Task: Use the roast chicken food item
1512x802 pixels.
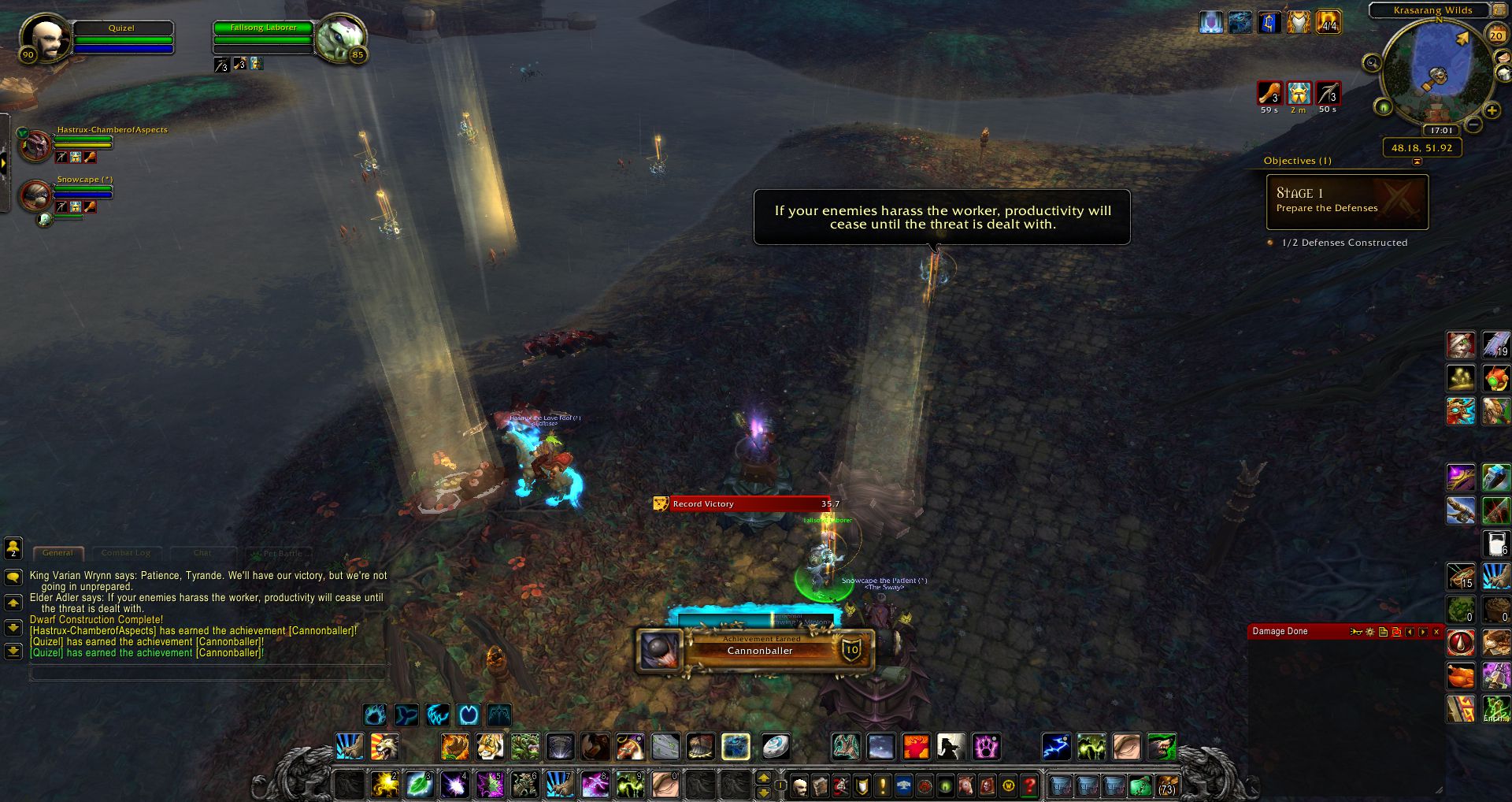Action: (1461, 676)
